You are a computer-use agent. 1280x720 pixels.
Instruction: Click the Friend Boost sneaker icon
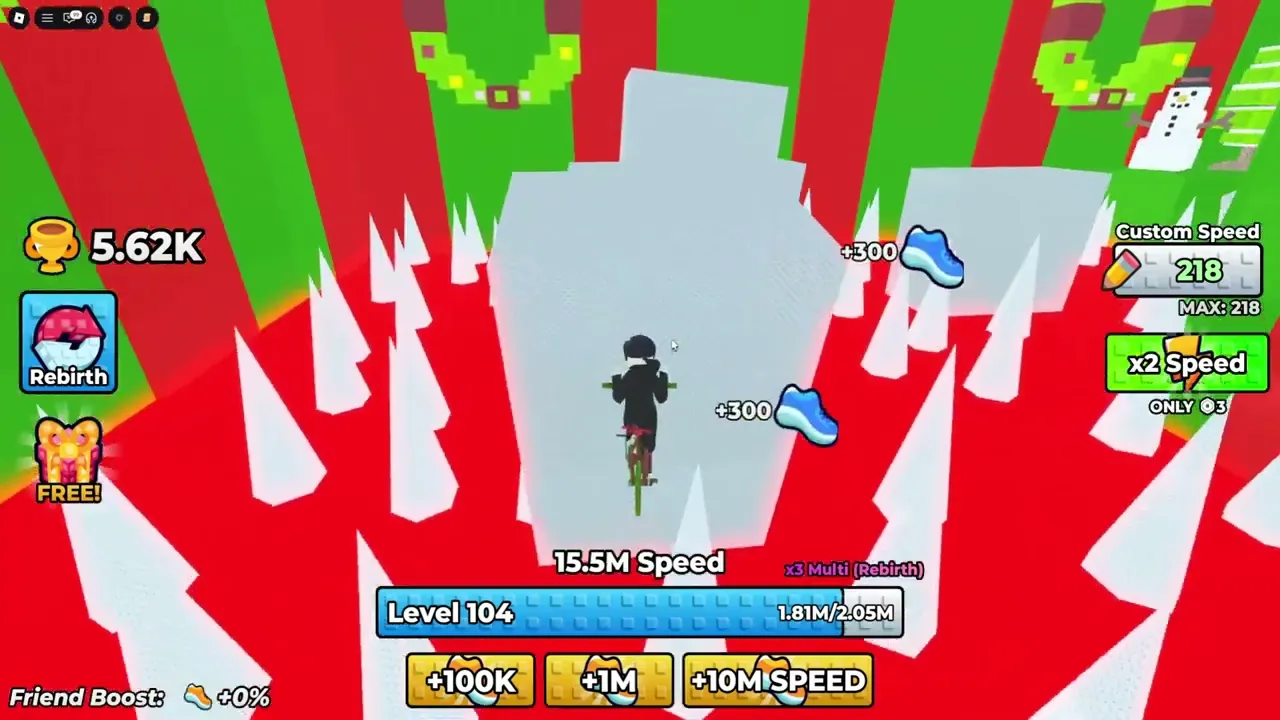[196, 696]
